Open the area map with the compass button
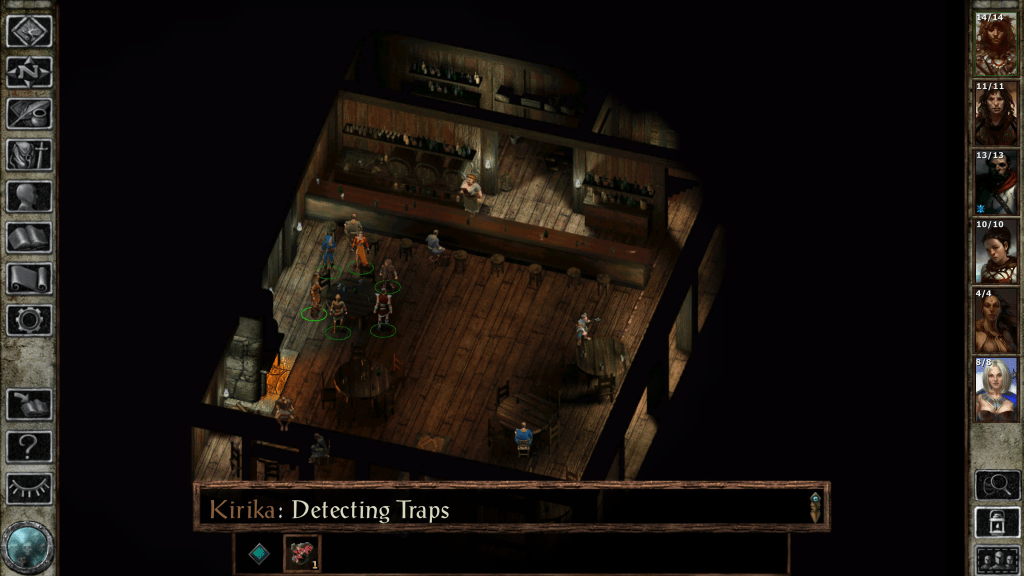This screenshot has height=576, width=1024. (x=29, y=72)
